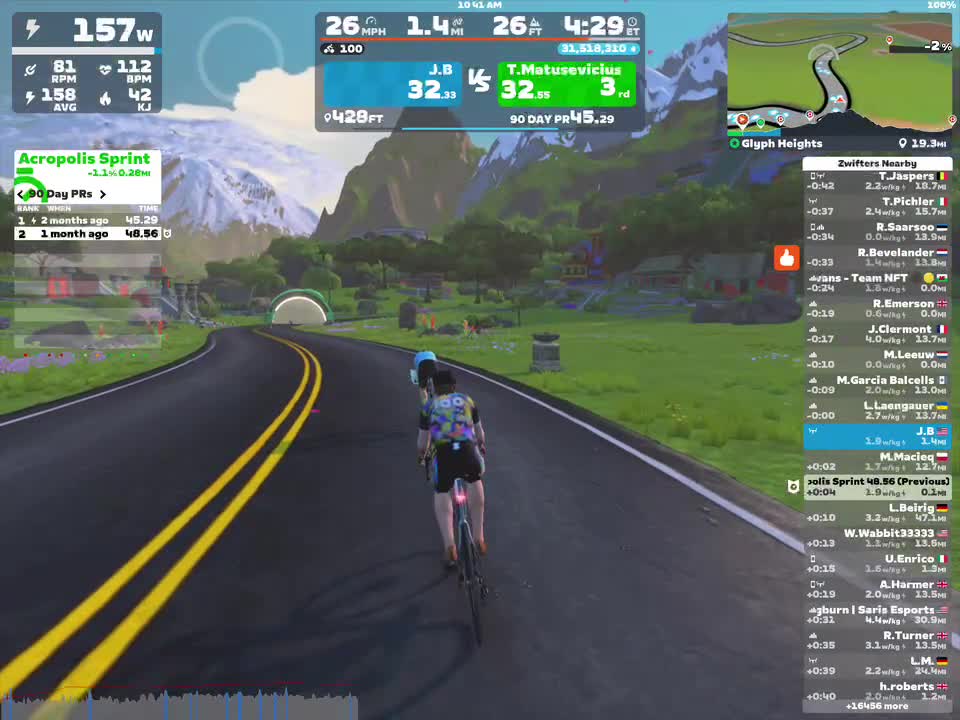Select T.Jaspers in the Zwifters Nearby list

(877, 181)
